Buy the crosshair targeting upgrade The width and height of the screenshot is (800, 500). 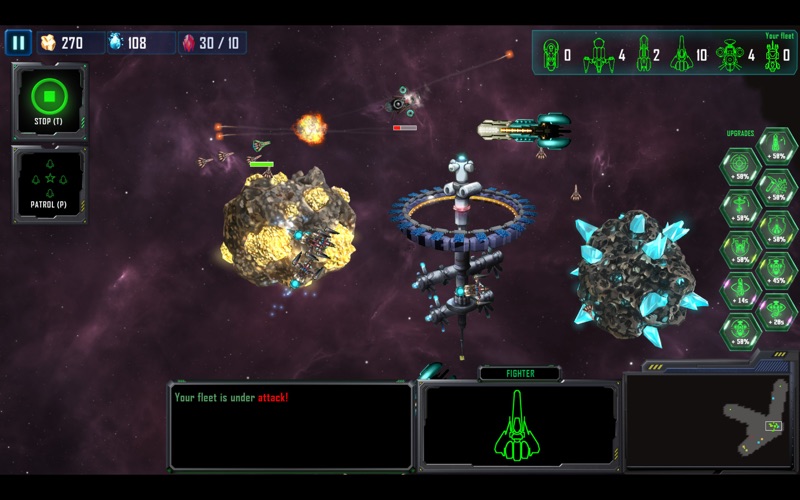point(740,166)
